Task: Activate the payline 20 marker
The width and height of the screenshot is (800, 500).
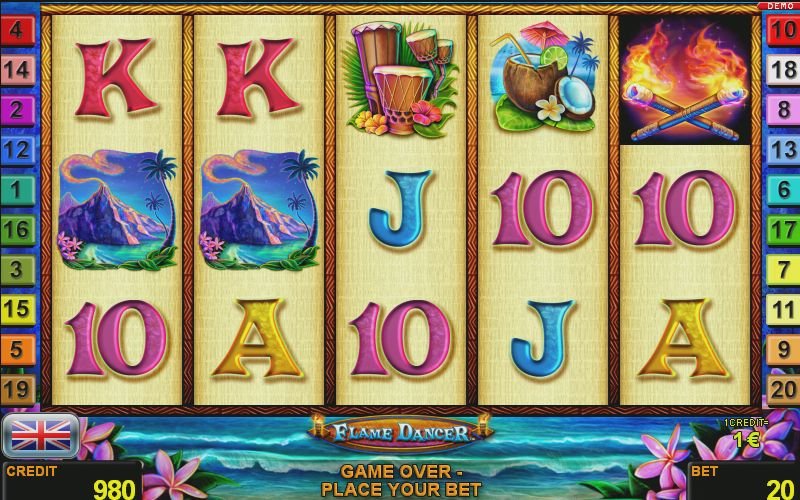Action: (782, 389)
